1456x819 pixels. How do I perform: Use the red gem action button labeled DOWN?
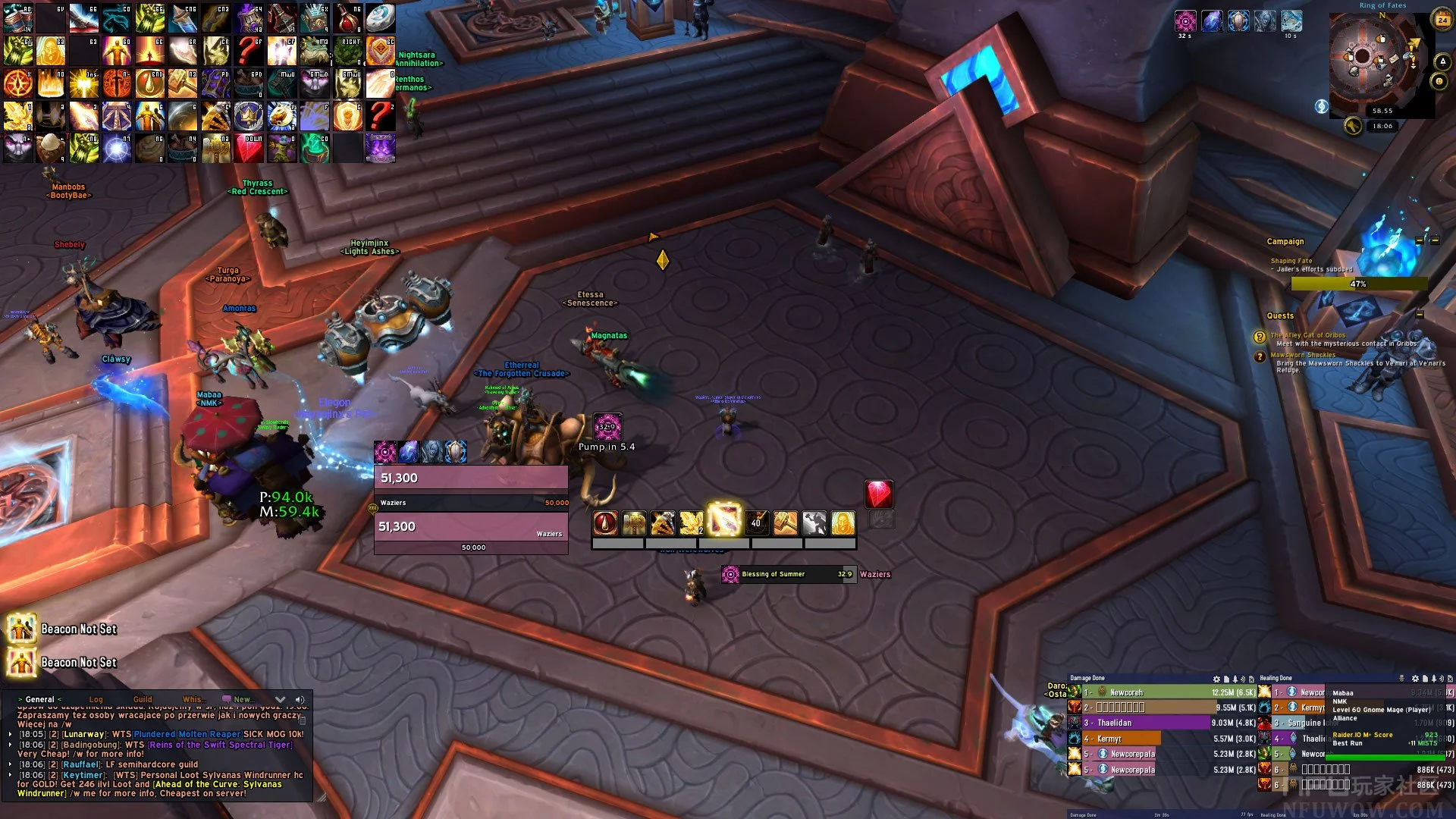(x=249, y=149)
